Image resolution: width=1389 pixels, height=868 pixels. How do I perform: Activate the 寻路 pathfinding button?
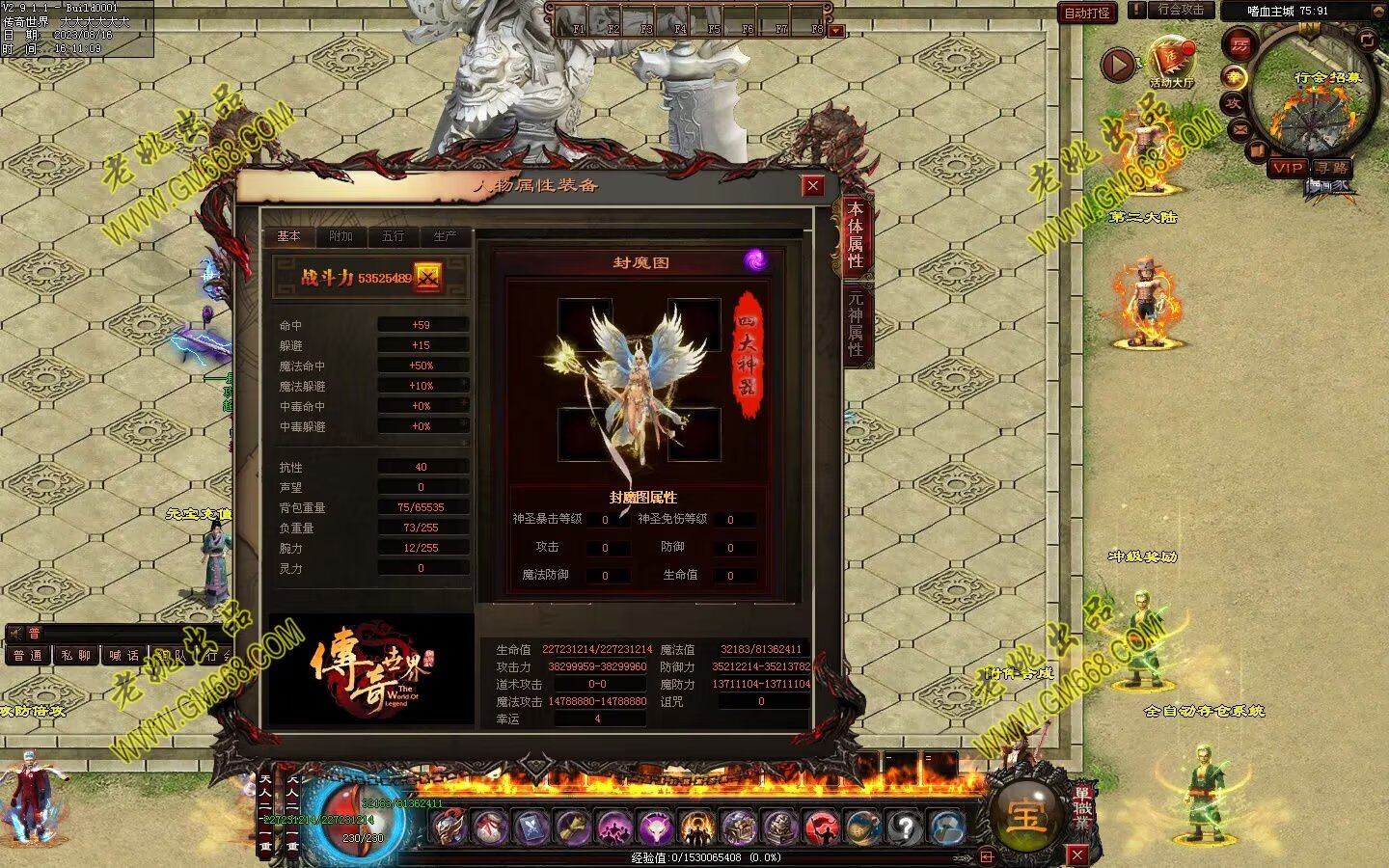pos(1332,168)
